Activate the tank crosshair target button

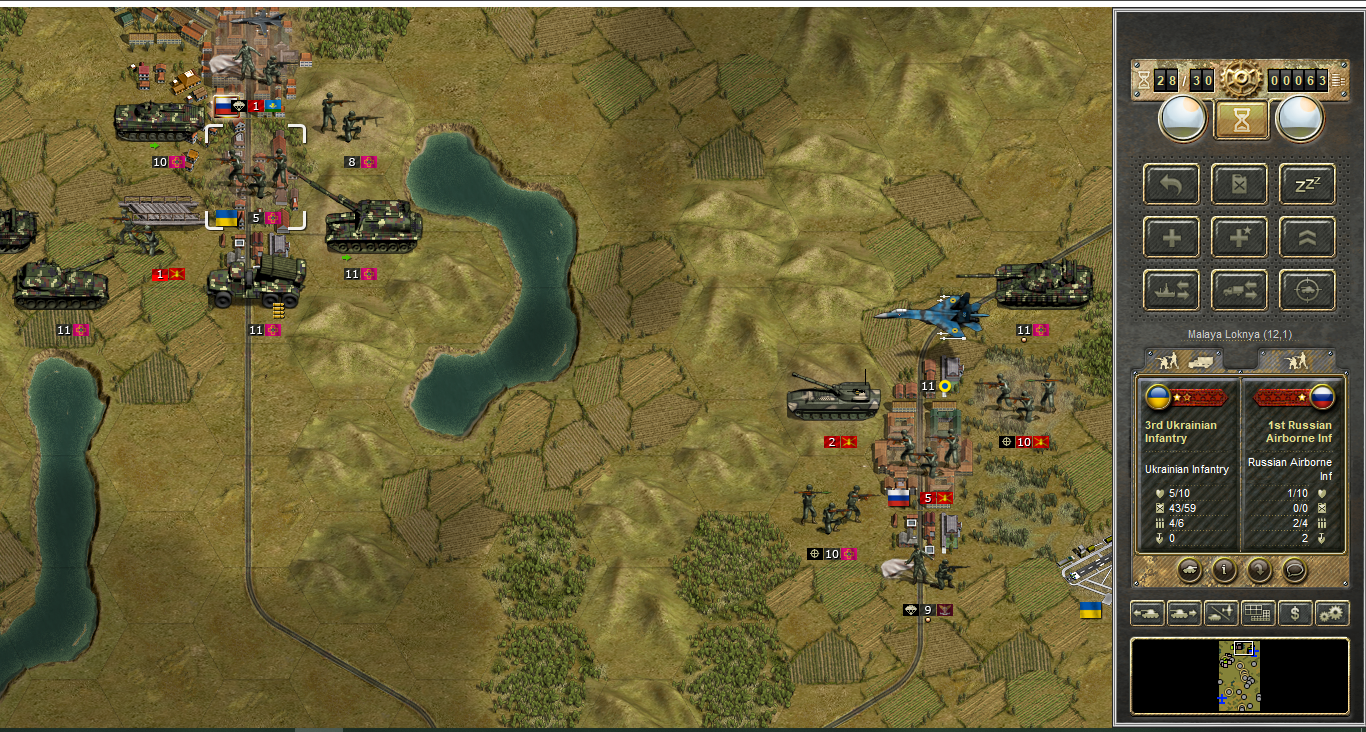point(1307,290)
